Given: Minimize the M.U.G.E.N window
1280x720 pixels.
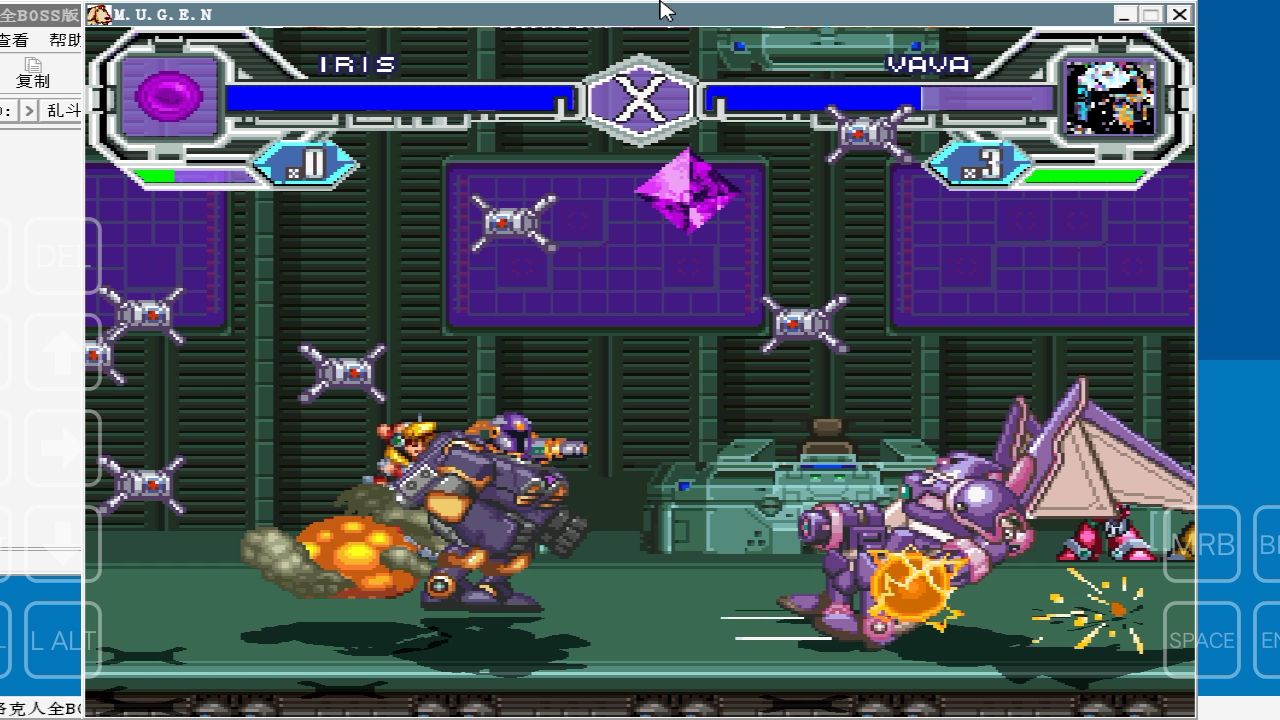Looking at the screenshot, I should tap(1126, 15).
